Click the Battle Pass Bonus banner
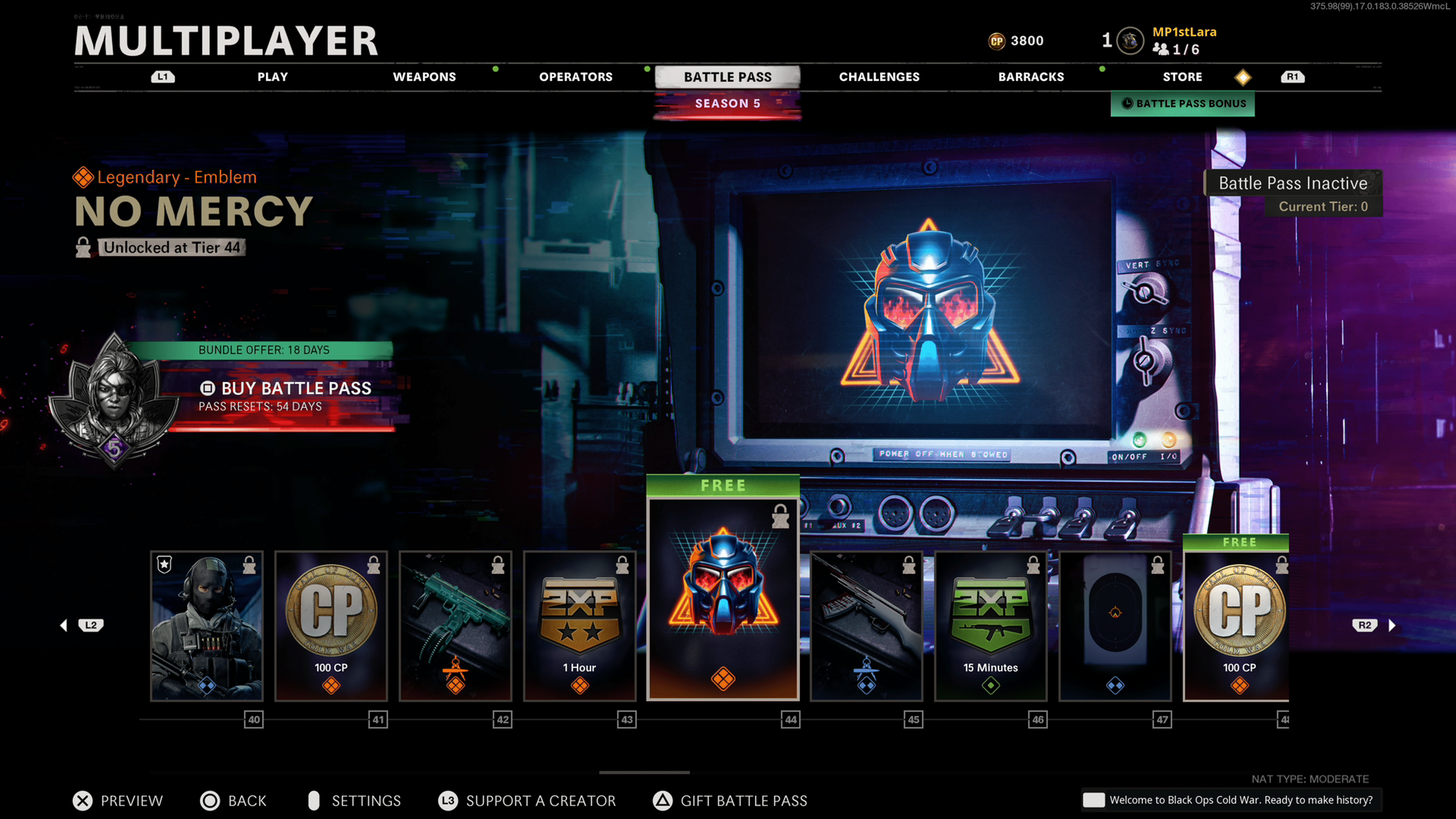 click(x=1183, y=104)
